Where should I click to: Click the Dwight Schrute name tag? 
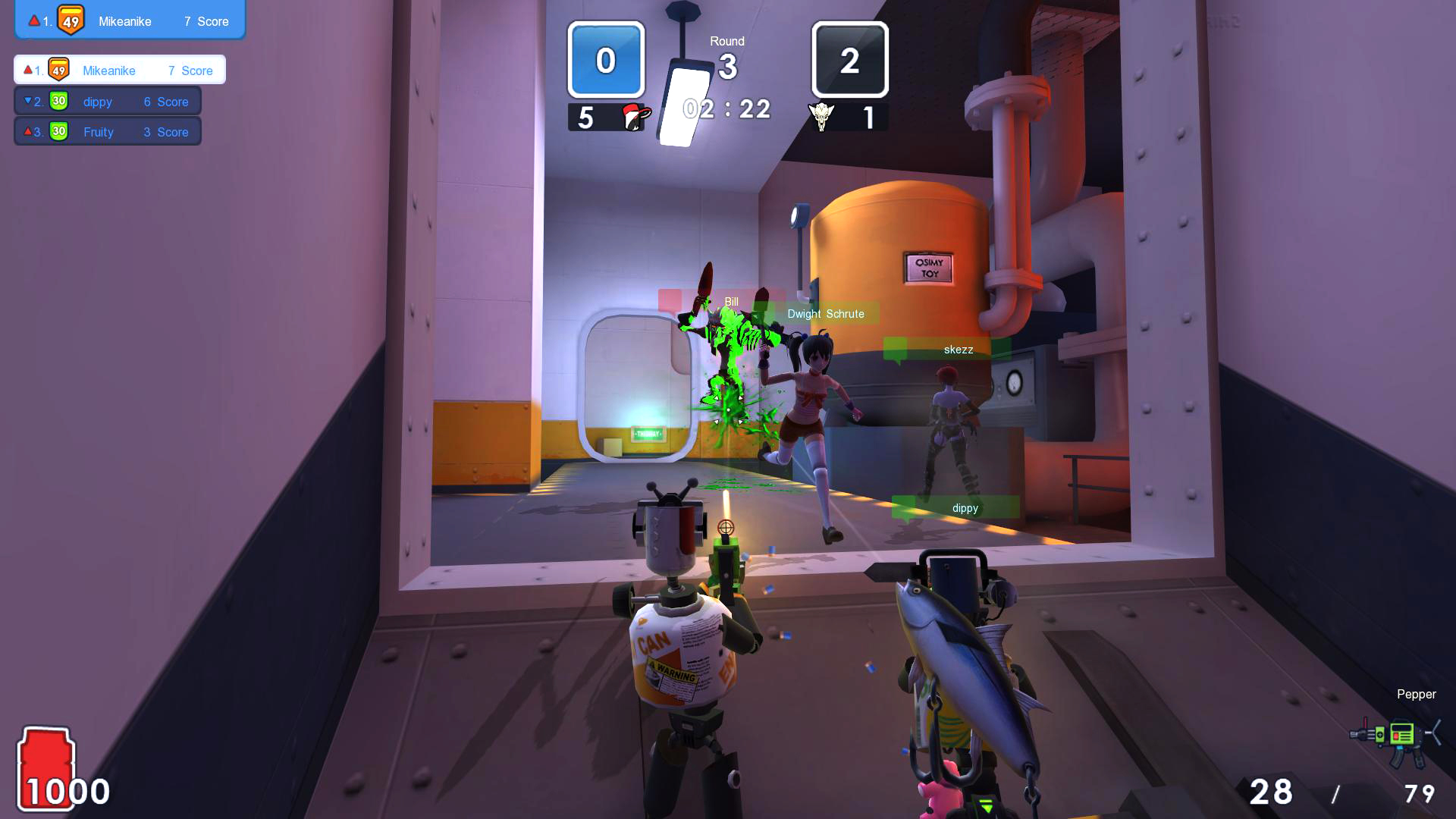pos(825,314)
